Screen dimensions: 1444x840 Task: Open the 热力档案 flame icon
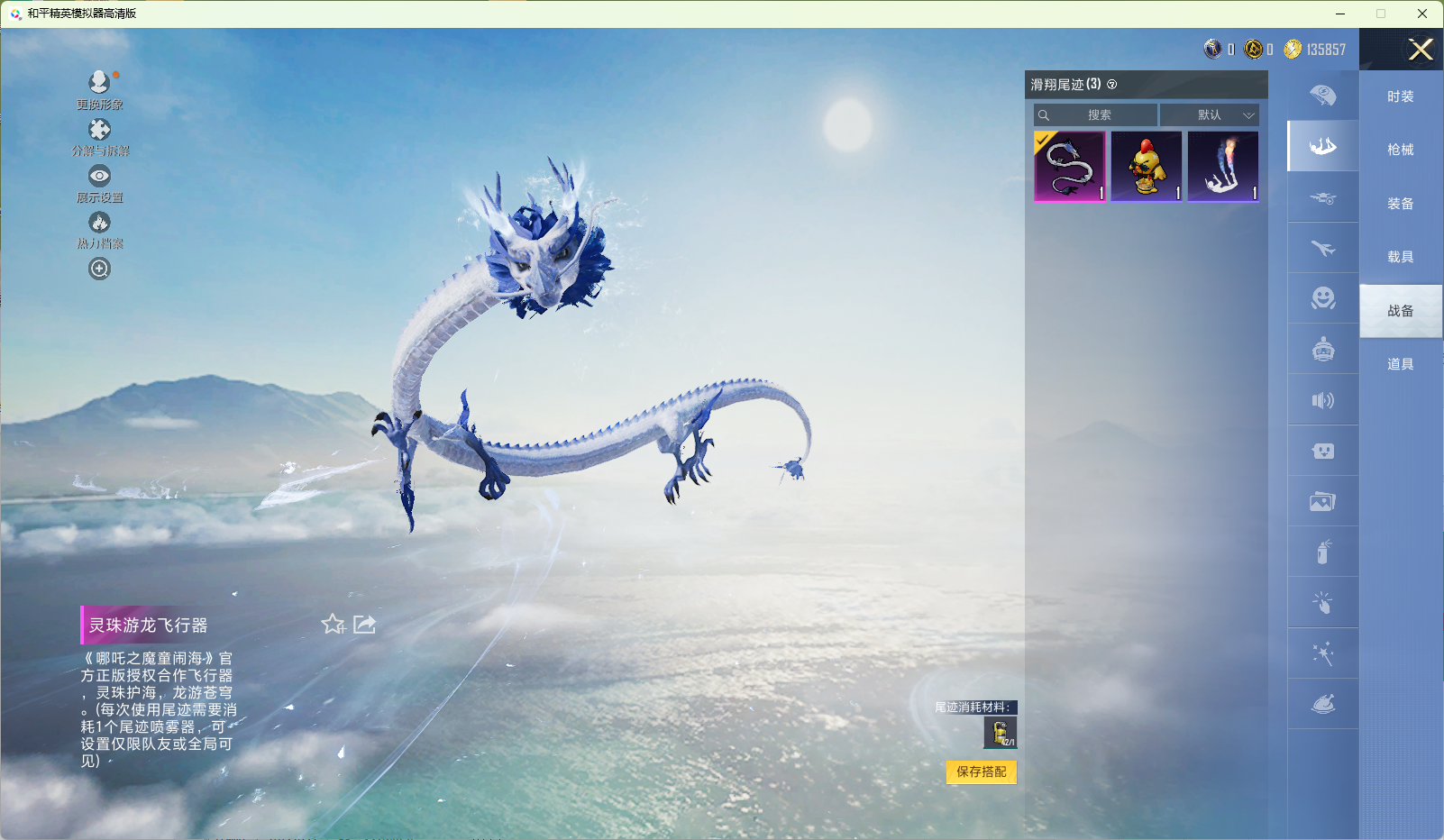coord(99,223)
